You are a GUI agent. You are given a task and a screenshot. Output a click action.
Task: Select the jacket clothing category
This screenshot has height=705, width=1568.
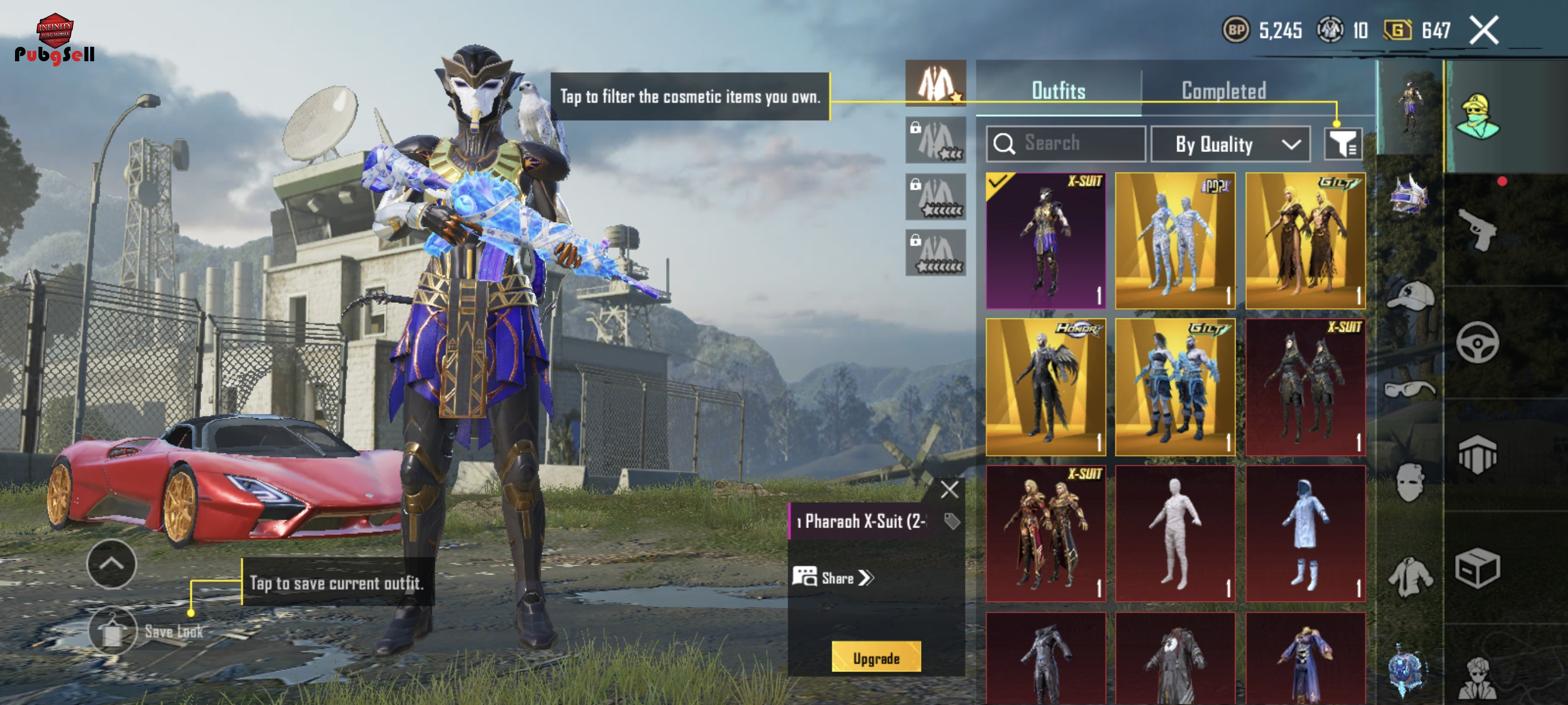(1410, 576)
